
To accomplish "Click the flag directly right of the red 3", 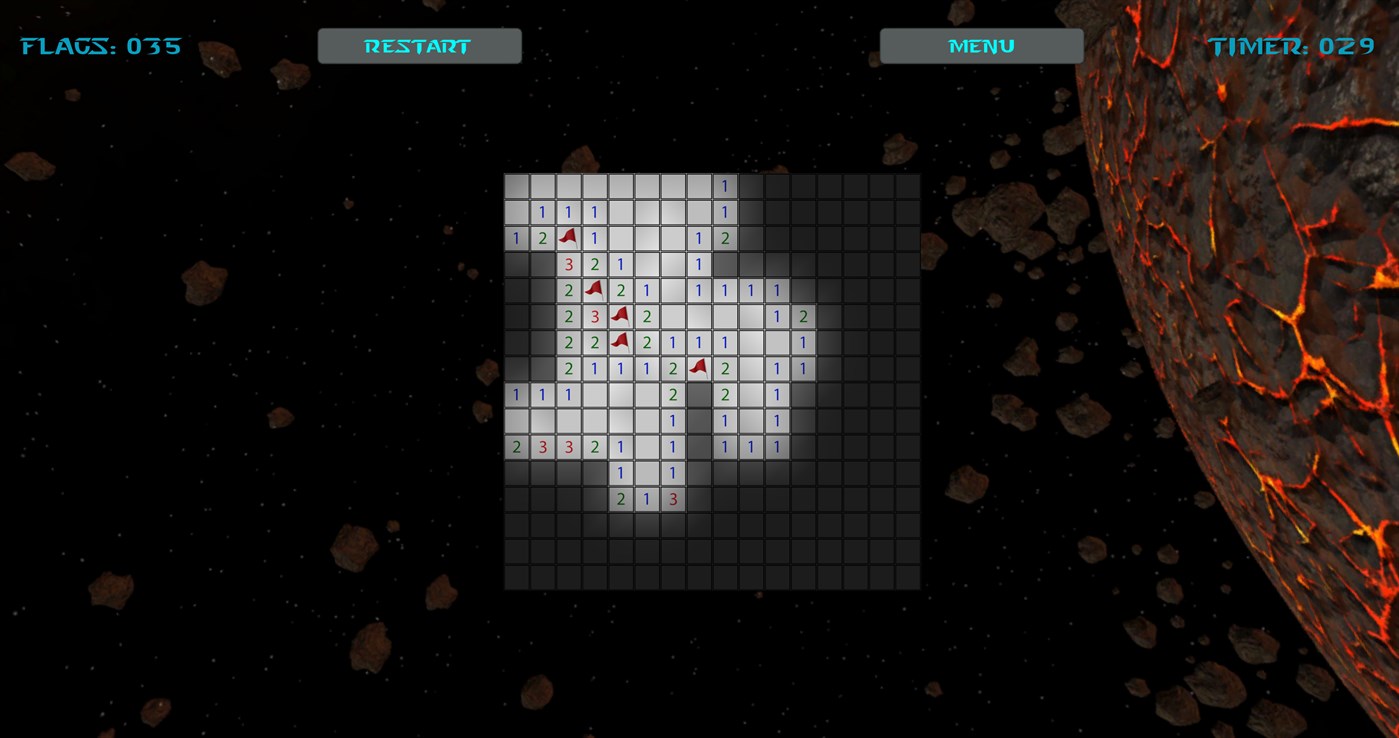I will 619,316.
